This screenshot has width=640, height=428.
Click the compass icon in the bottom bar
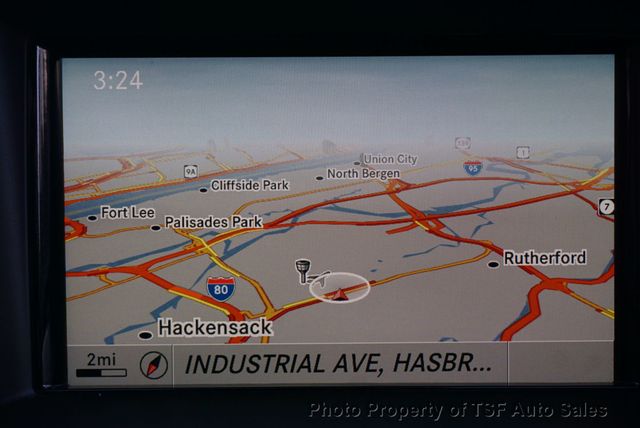153,364
